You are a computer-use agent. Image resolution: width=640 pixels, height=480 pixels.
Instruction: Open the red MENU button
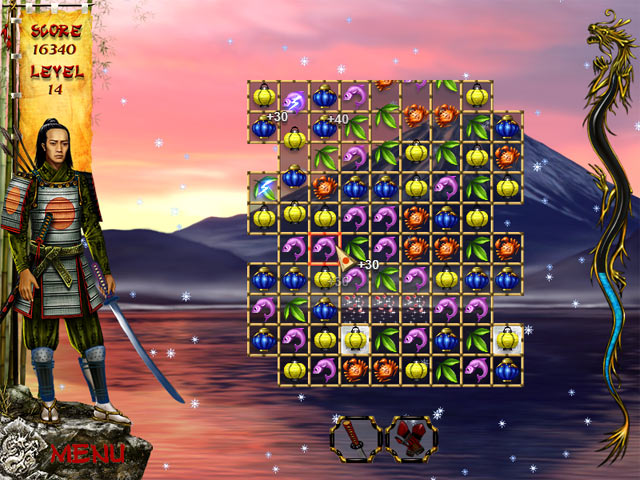87,453
